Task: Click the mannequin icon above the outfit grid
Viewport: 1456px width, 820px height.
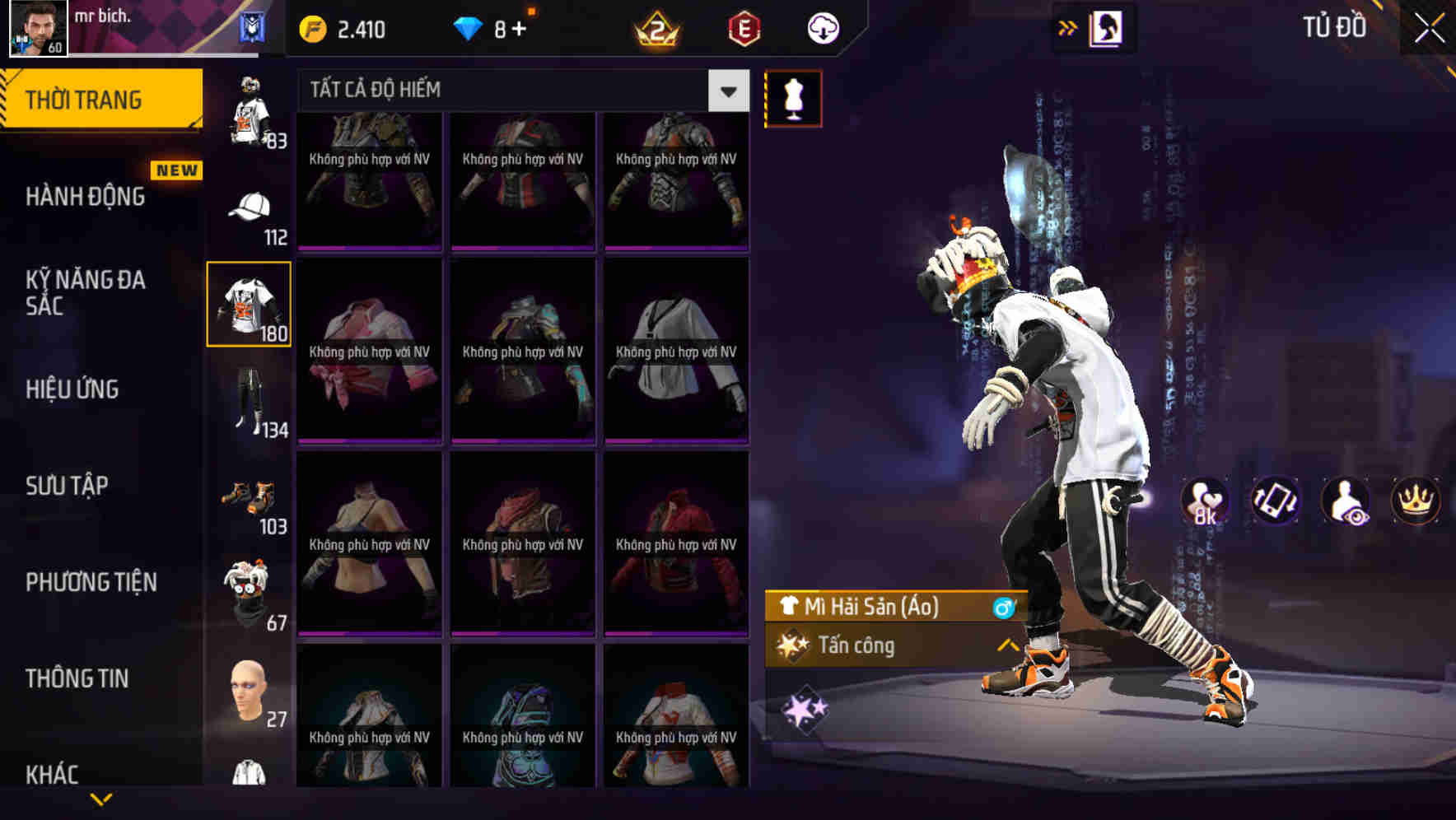Action: click(792, 97)
